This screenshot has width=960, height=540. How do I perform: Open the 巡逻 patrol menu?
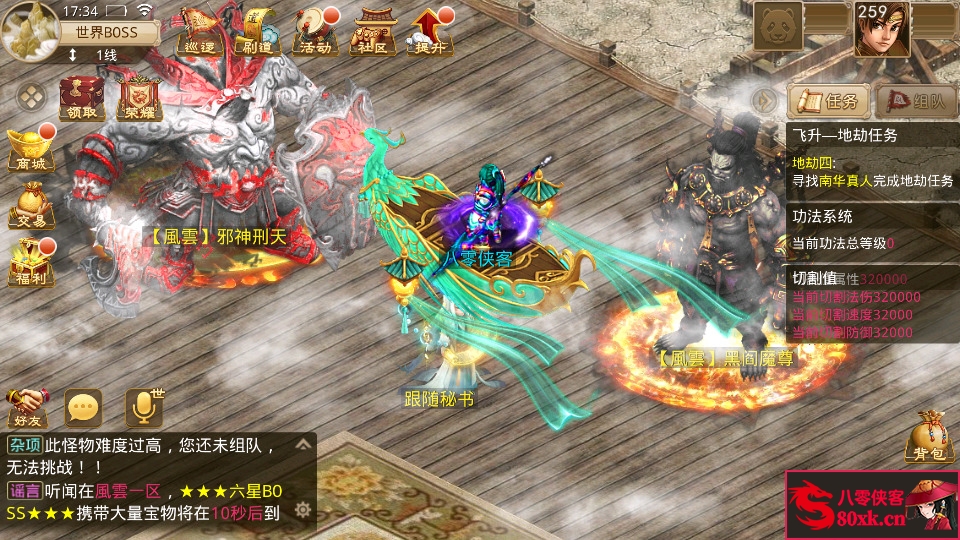click(x=198, y=30)
